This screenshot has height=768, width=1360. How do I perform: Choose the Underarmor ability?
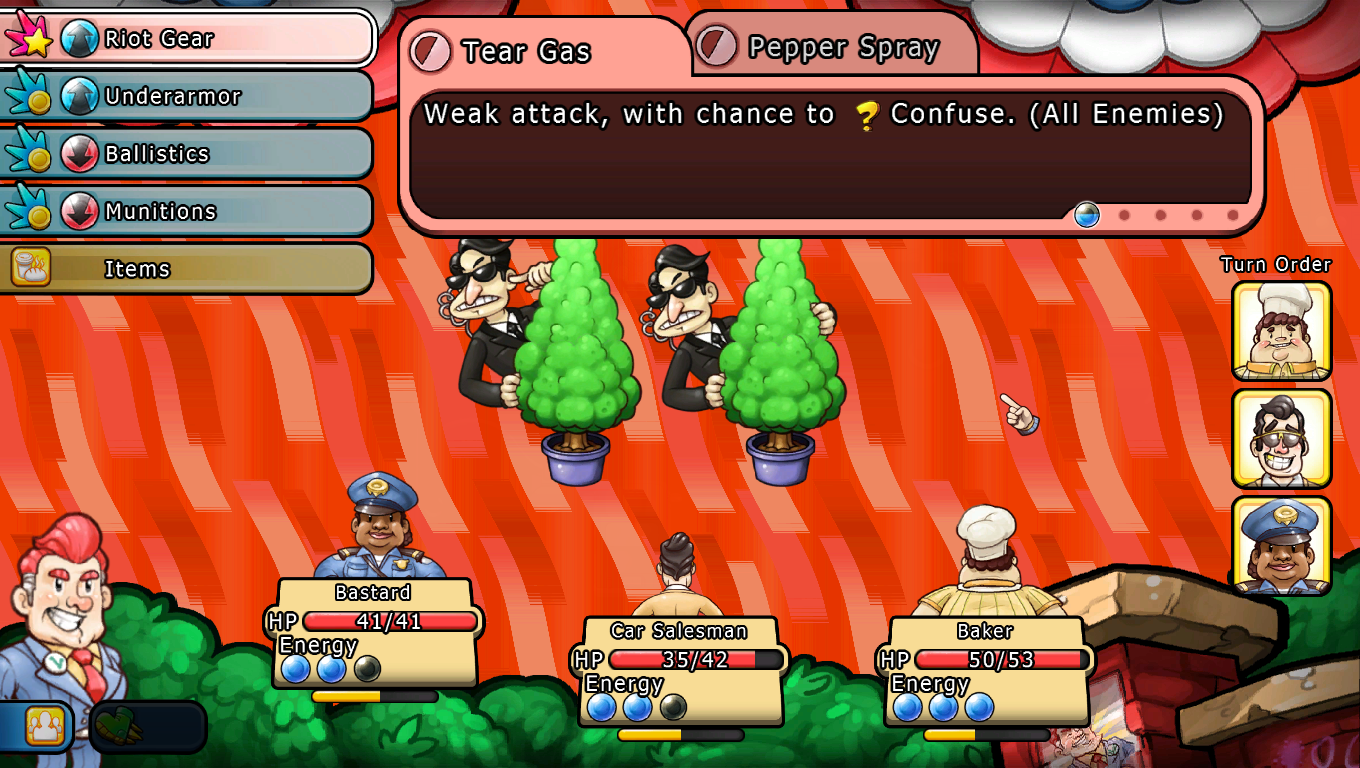tap(190, 97)
